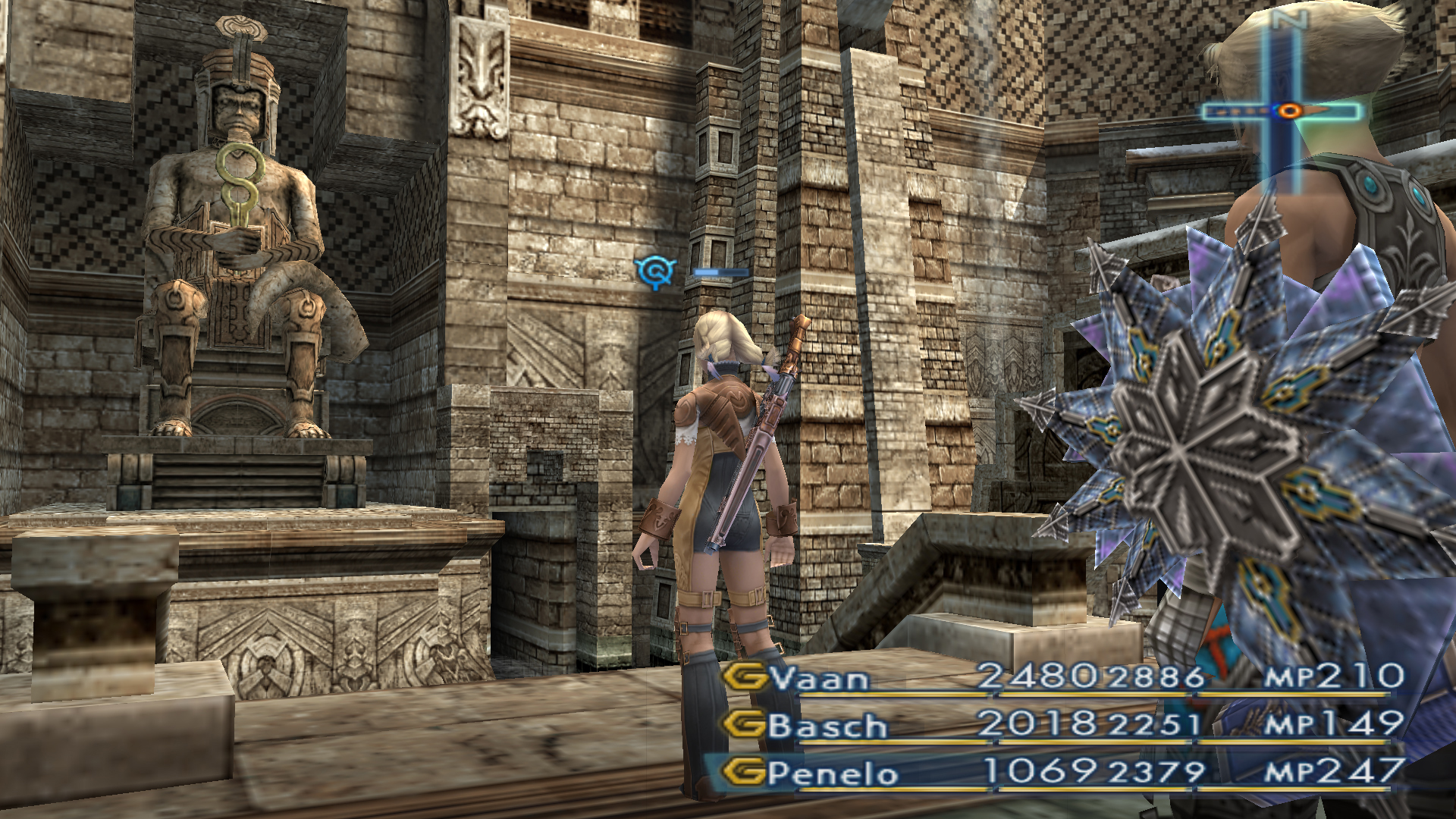Image resolution: width=1456 pixels, height=819 pixels.
Task: Select Vaan in the party list
Action: (819, 678)
